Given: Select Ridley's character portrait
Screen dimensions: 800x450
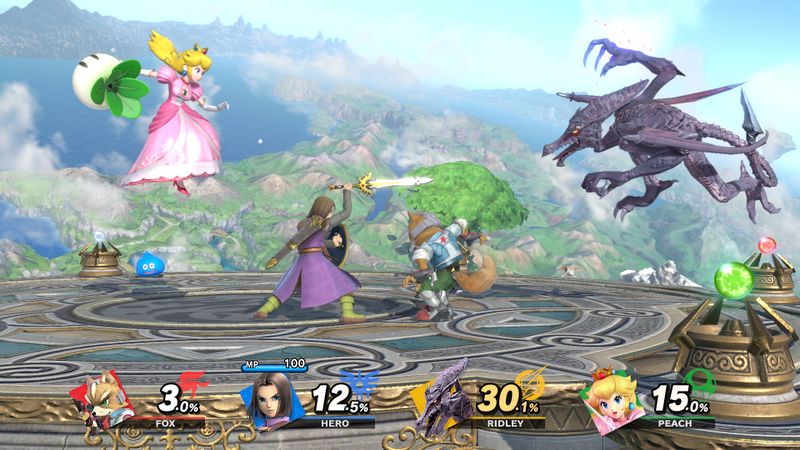Looking at the screenshot, I should point(444,400).
